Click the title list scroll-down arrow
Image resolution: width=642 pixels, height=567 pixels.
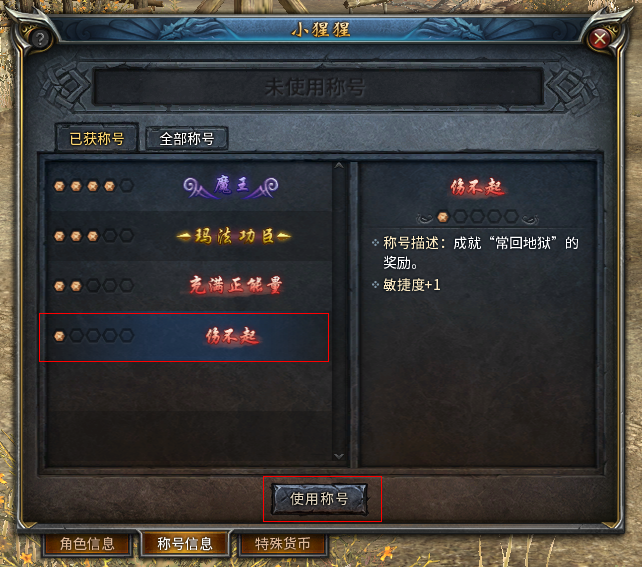pos(338,456)
